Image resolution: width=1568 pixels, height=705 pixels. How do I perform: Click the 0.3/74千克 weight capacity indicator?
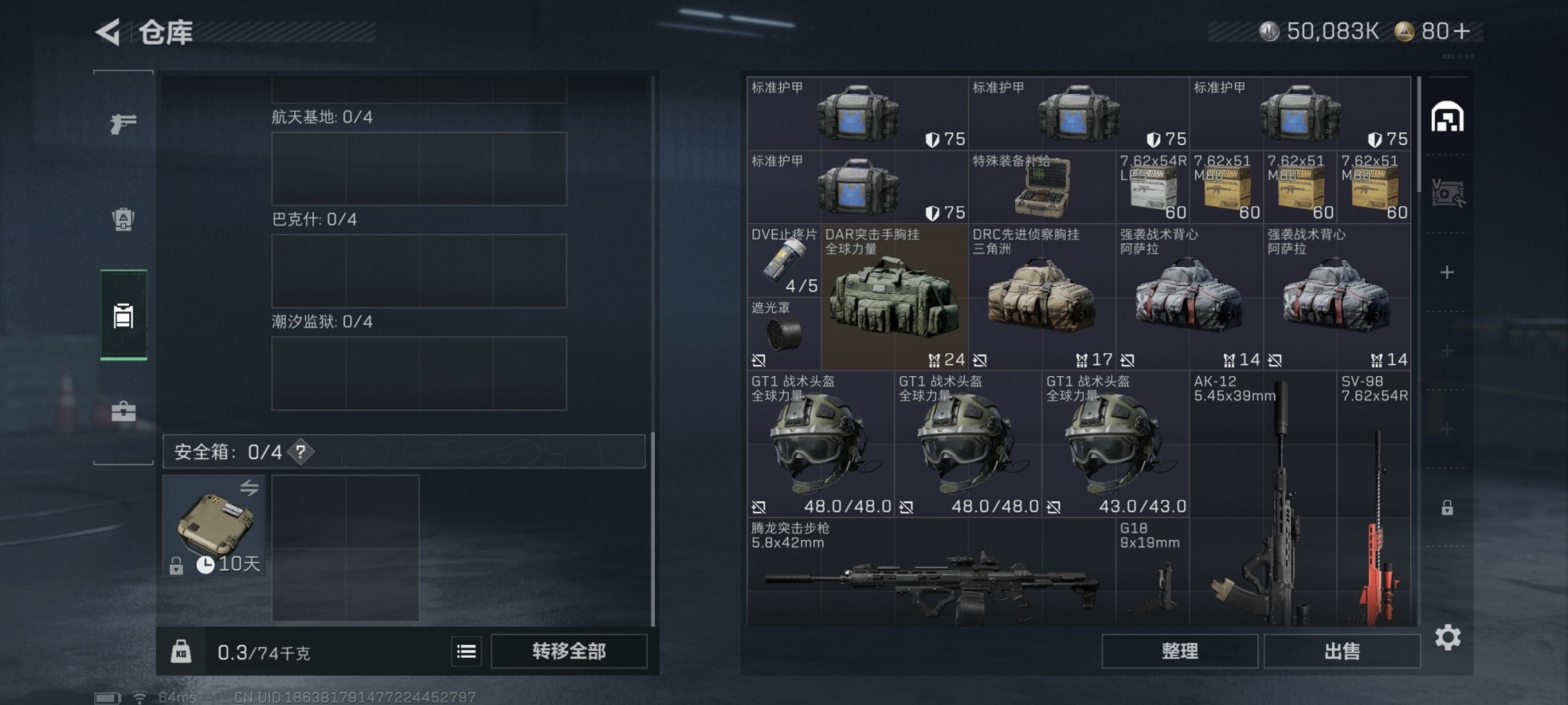click(x=262, y=650)
